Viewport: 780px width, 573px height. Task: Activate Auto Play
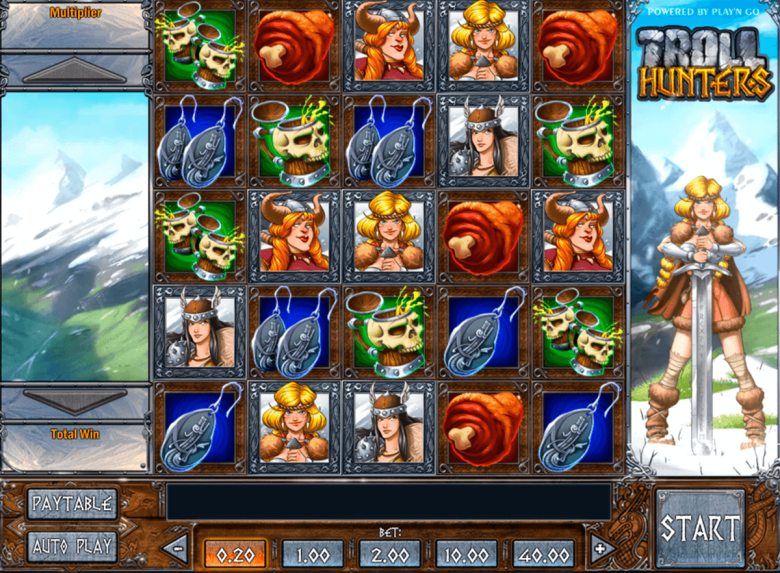[71, 546]
